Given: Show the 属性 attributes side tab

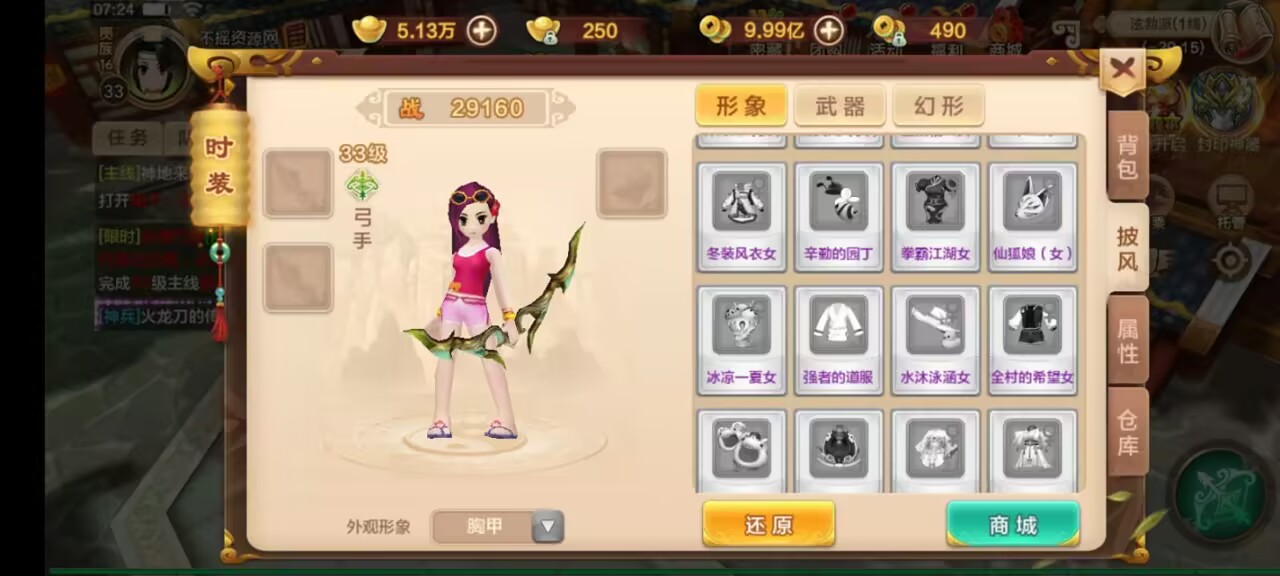Looking at the screenshot, I should (1127, 341).
